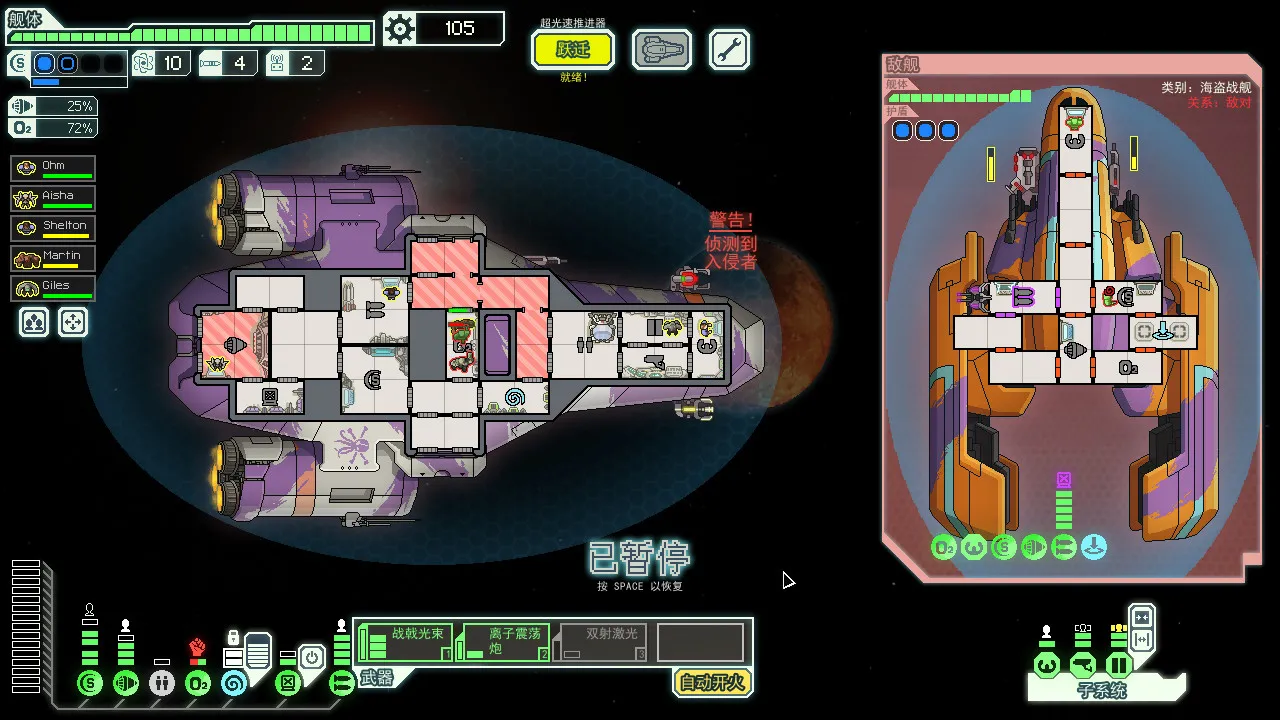Screen dimensions: 1280x720
Task: Click the Oxygen system icon
Action: [x=196, y=684]
